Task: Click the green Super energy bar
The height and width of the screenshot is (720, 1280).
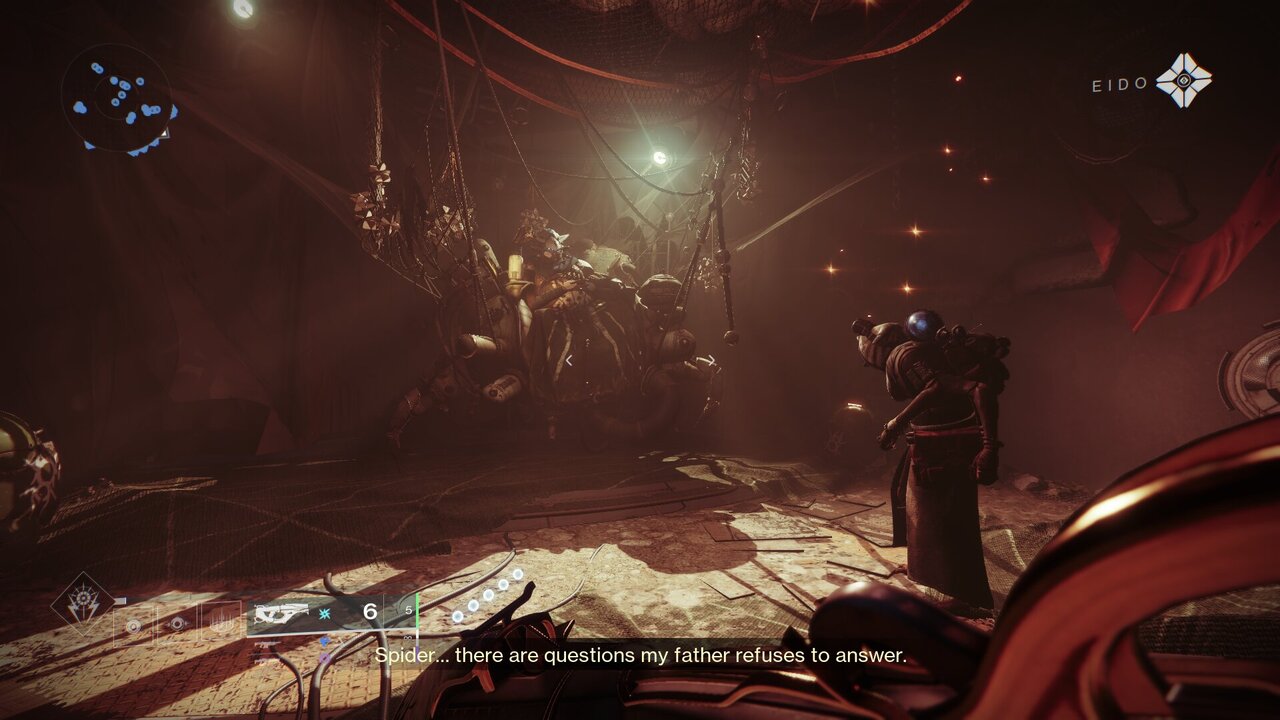Action: tap(417, 612)
